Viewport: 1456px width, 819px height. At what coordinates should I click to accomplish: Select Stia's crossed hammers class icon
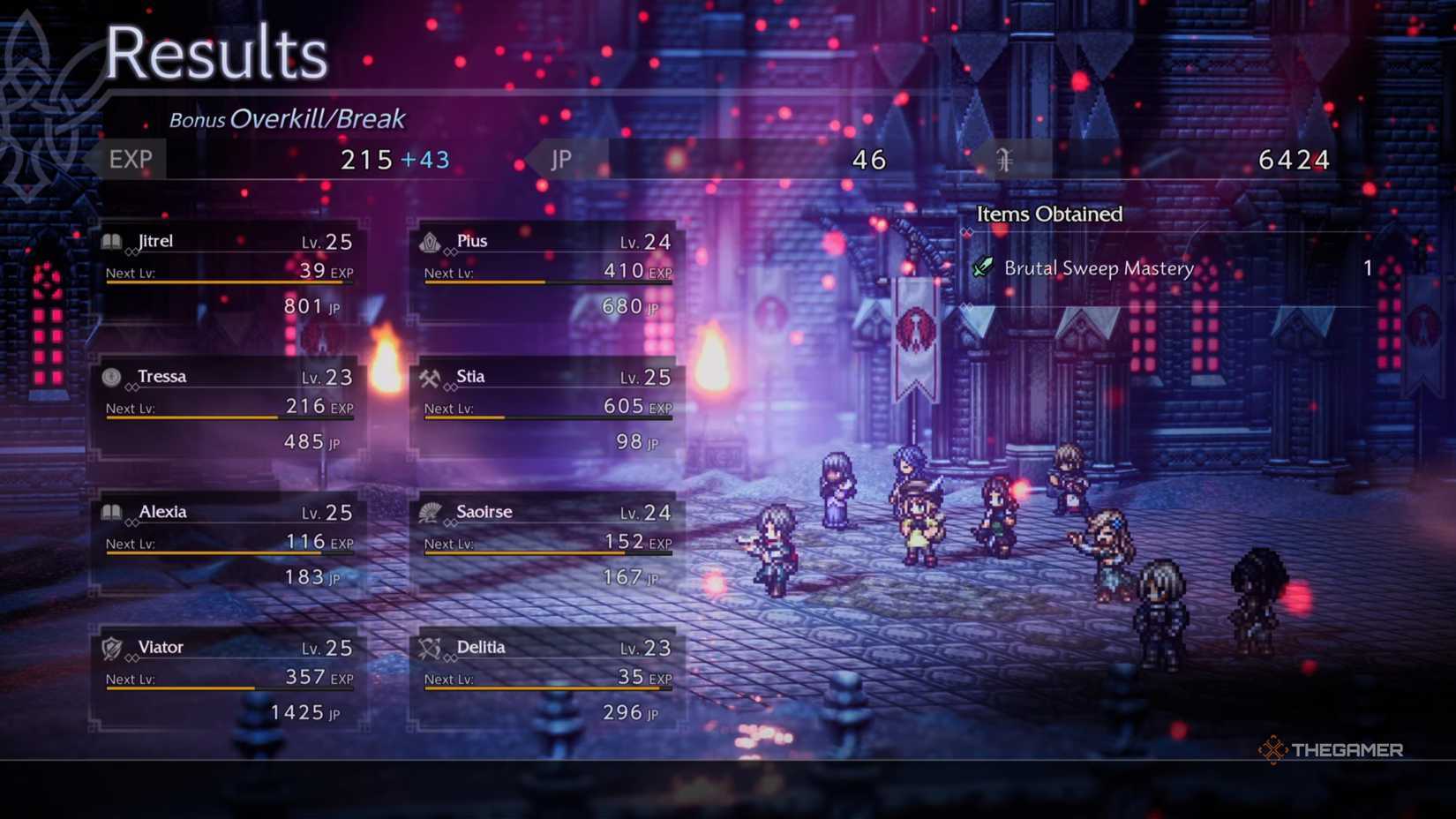tap(430, 375)
